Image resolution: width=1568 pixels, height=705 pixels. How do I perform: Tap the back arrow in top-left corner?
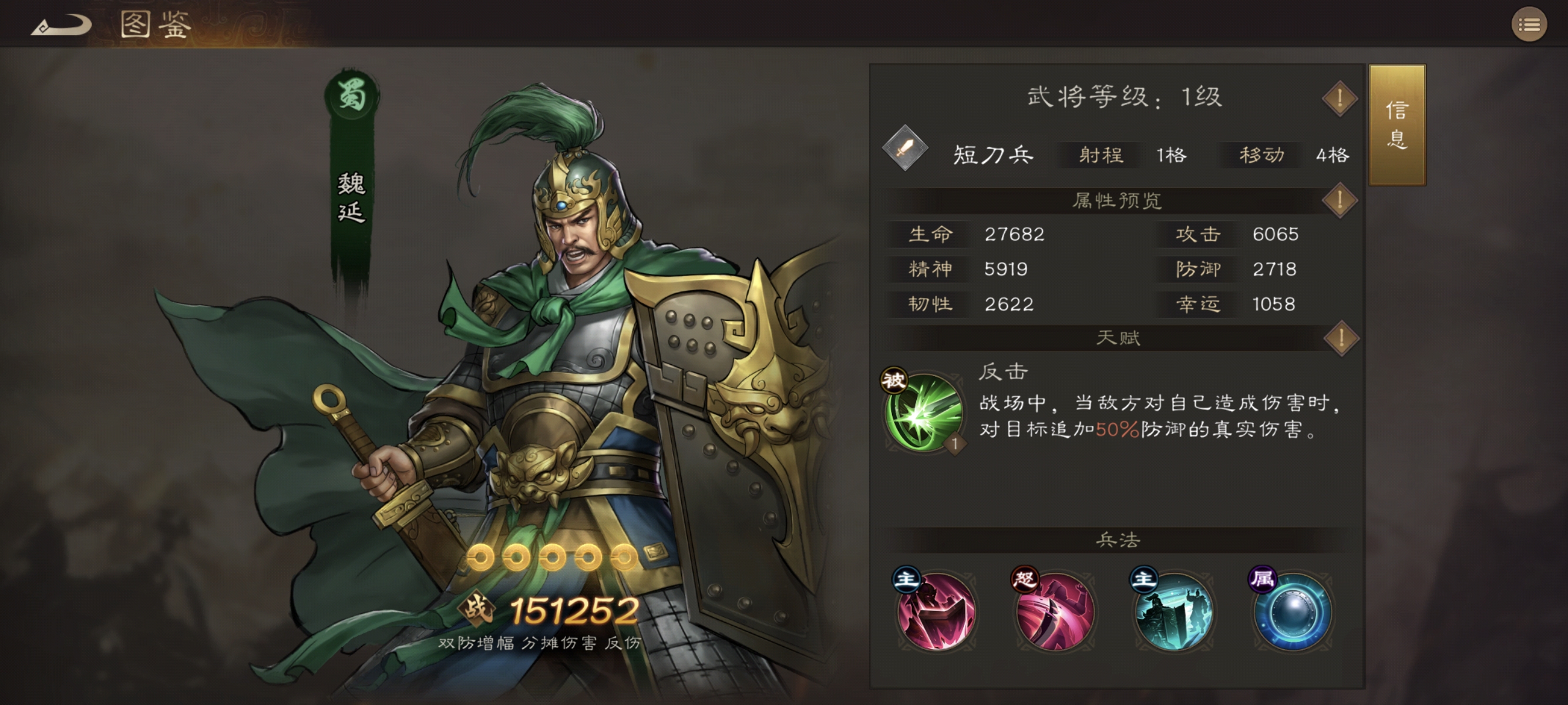[61, 24]
